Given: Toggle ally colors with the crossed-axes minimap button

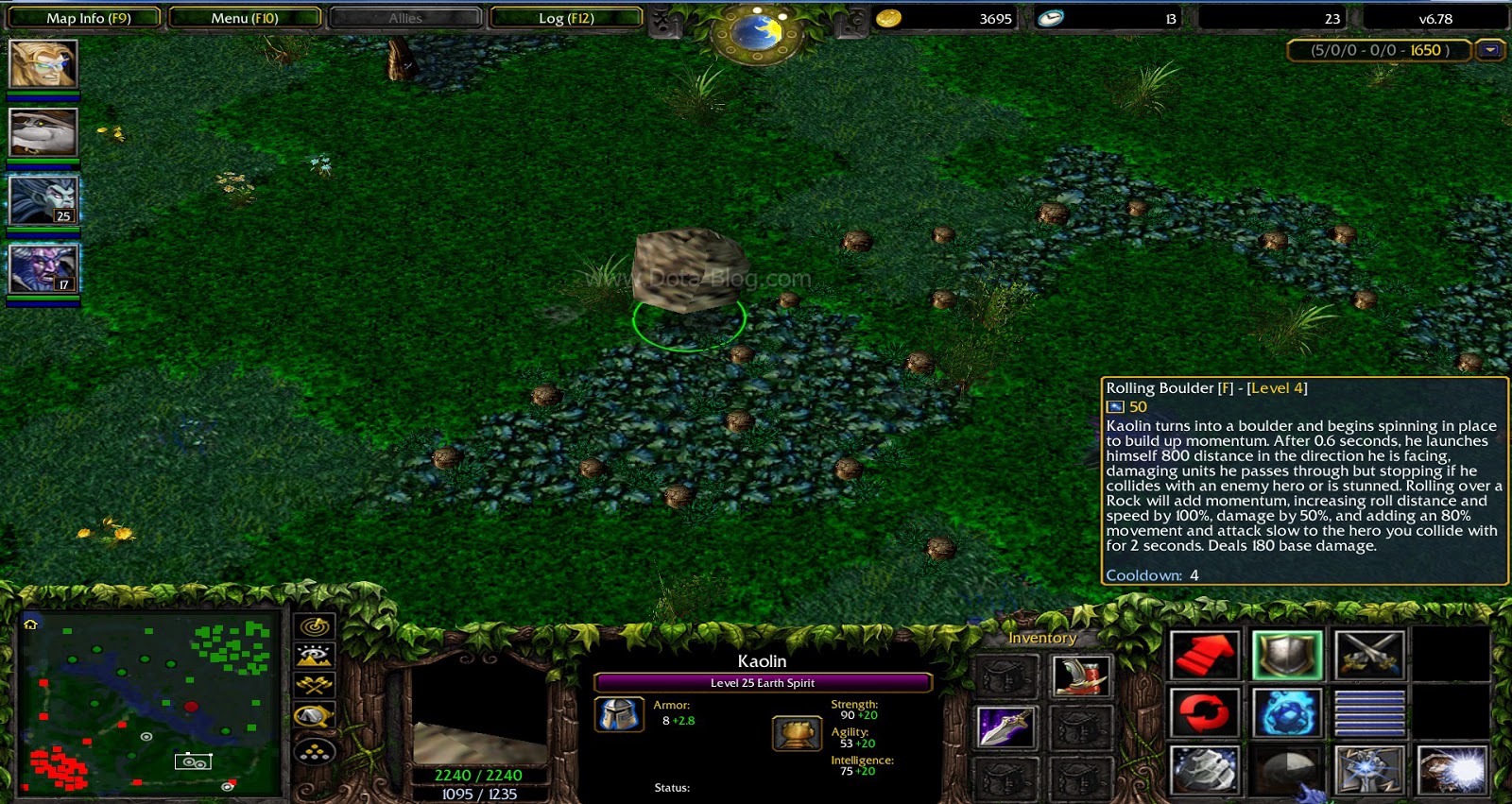Looking at the screenshot, I should (314, 686).
